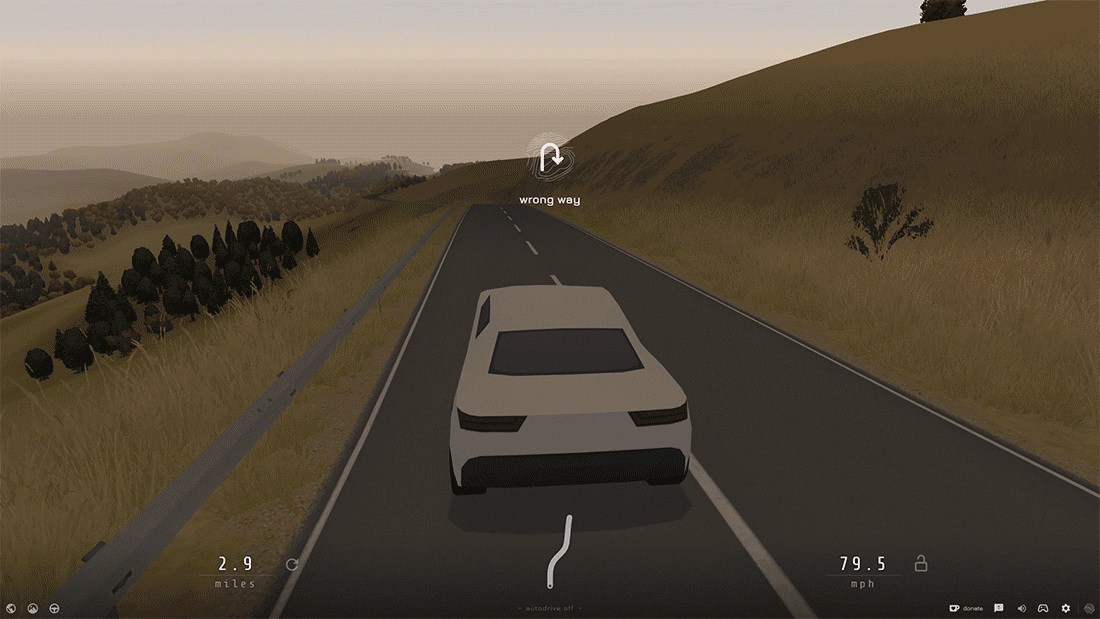The height and width of the screenshot is (619, 1100).
Task: Click the globe icon in the bottom bar
Action: click(x=11, y=608)
